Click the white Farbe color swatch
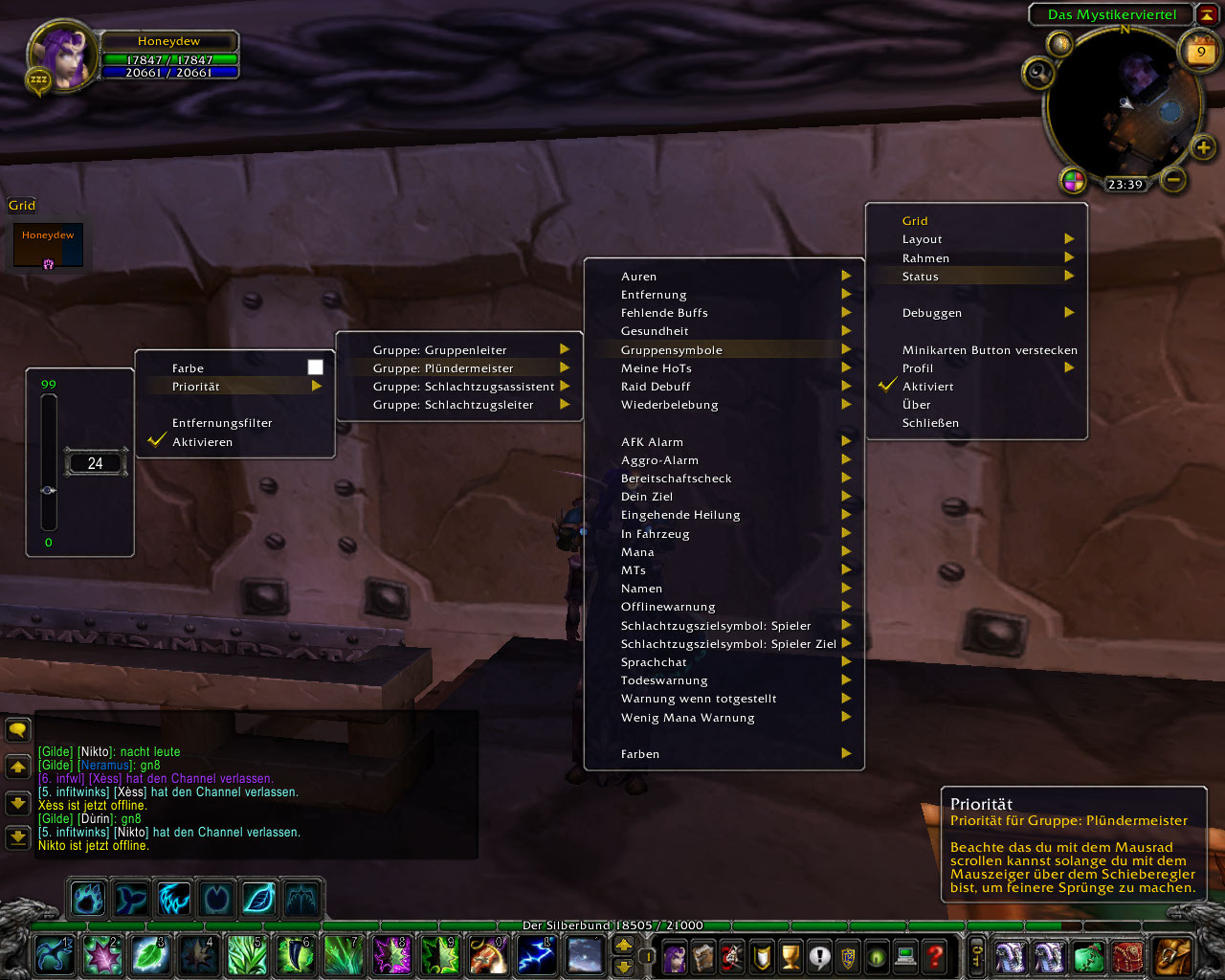Image resolution: width=1225 pixels, height=980 pixels. (x=315, y=367)
